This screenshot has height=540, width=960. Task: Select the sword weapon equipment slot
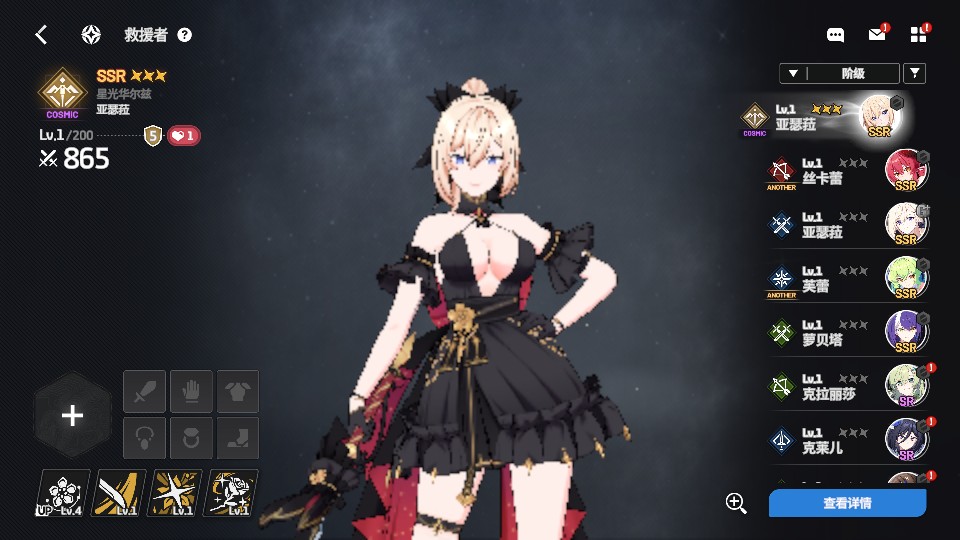click(x=144, y=391)
